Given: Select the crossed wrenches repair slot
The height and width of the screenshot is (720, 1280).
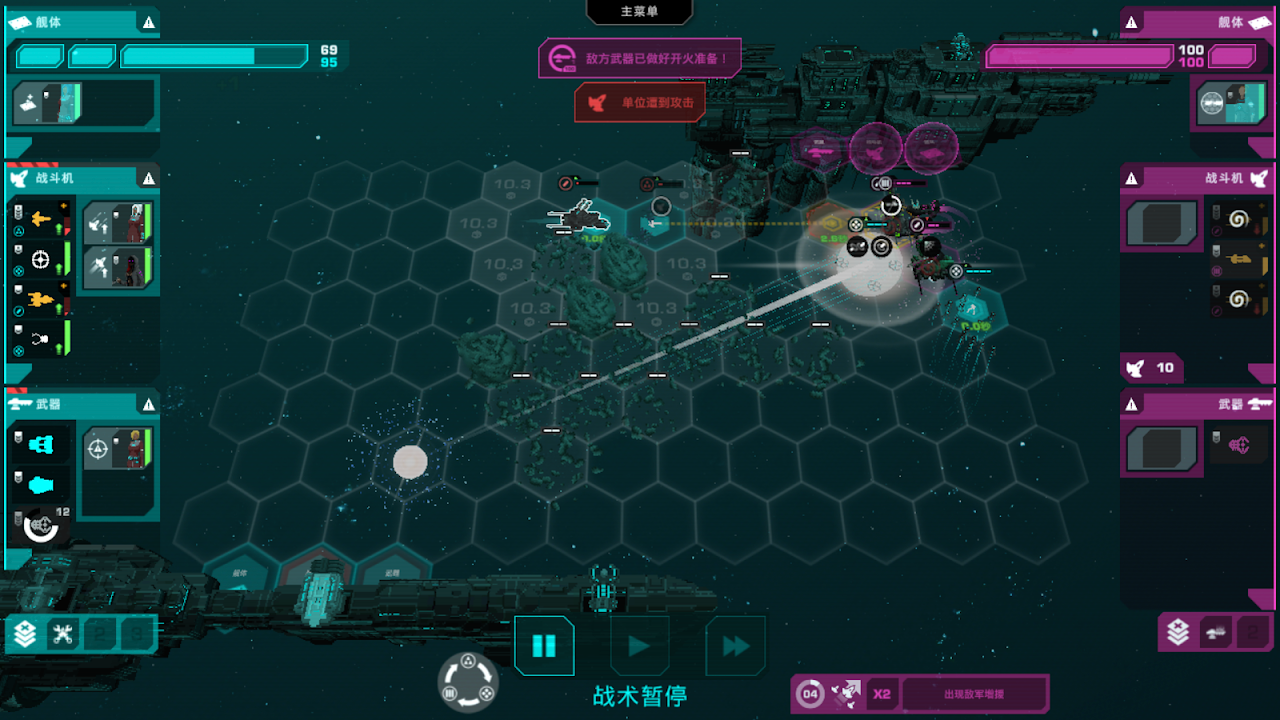Looking at the screenshot, I should point(63,633).
